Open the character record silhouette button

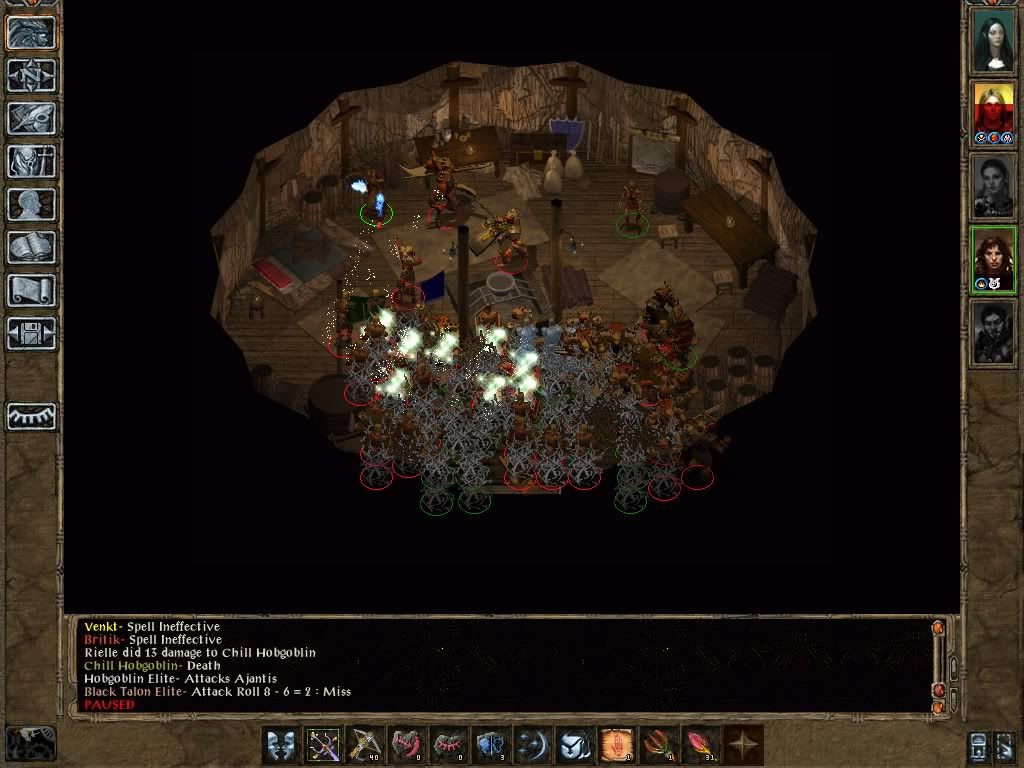point(31,204)
